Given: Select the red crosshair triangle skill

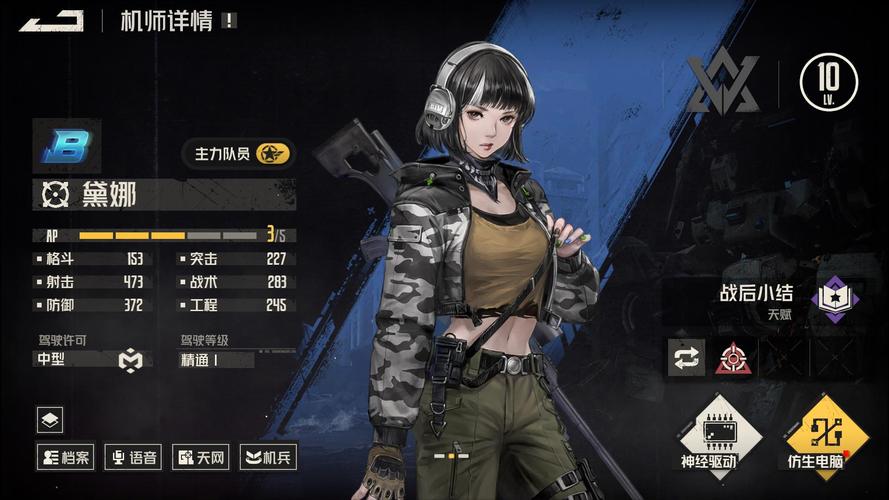Looking at the screenshot, I should point(733,358).
